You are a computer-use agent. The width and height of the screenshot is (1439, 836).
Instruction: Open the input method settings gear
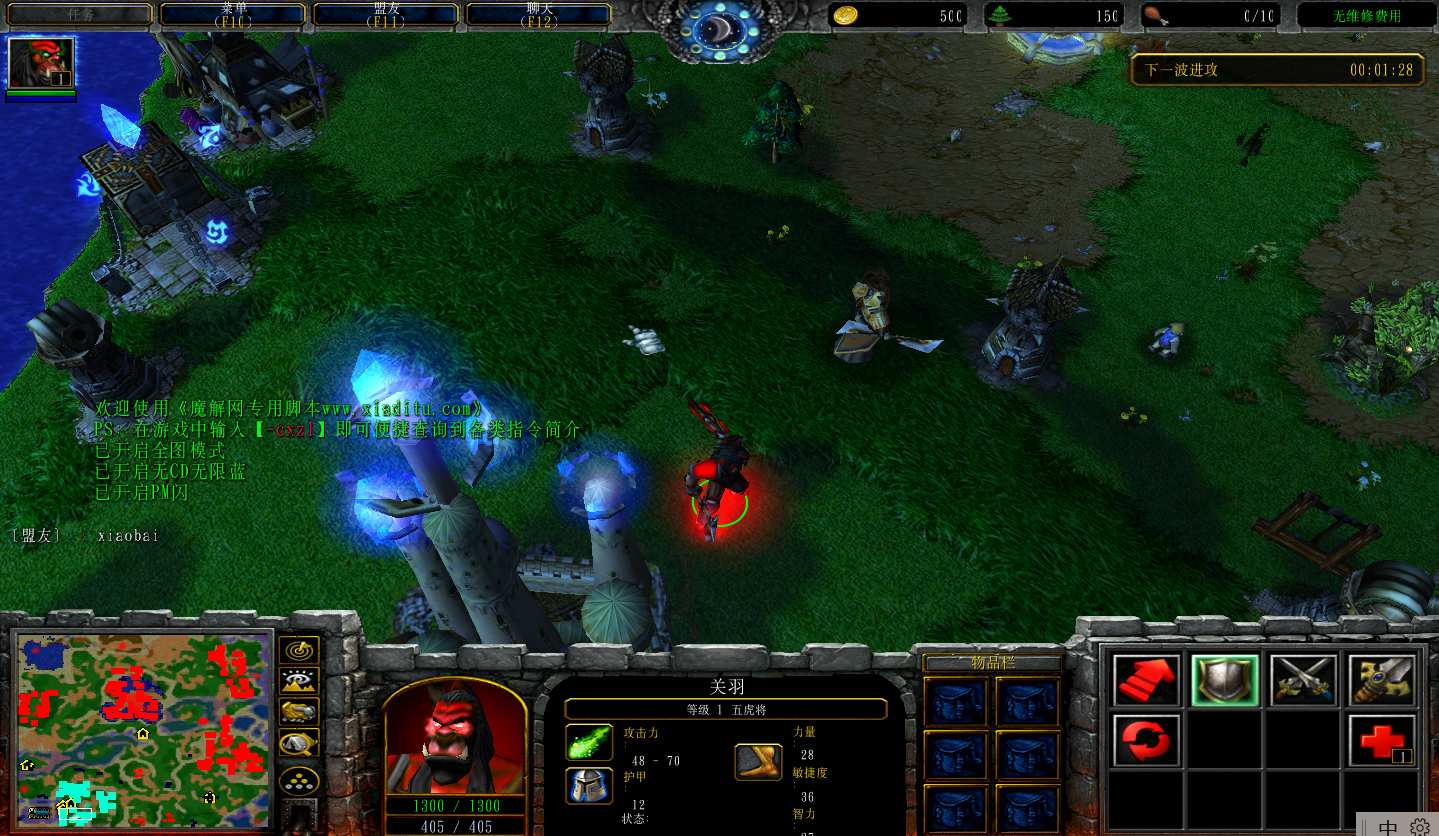(1420, 827)
